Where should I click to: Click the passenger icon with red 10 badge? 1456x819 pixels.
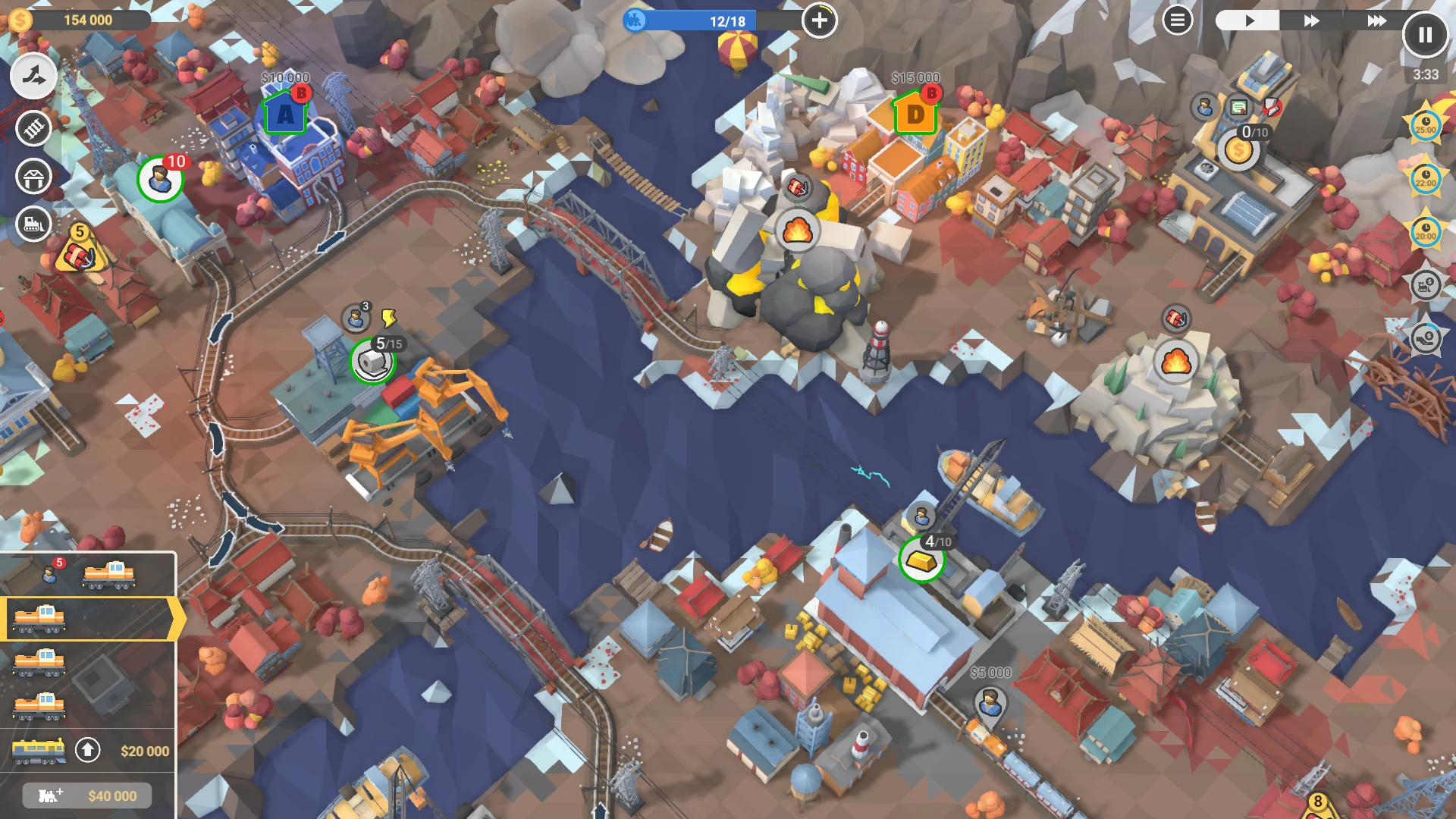click(x=159, y=180)
